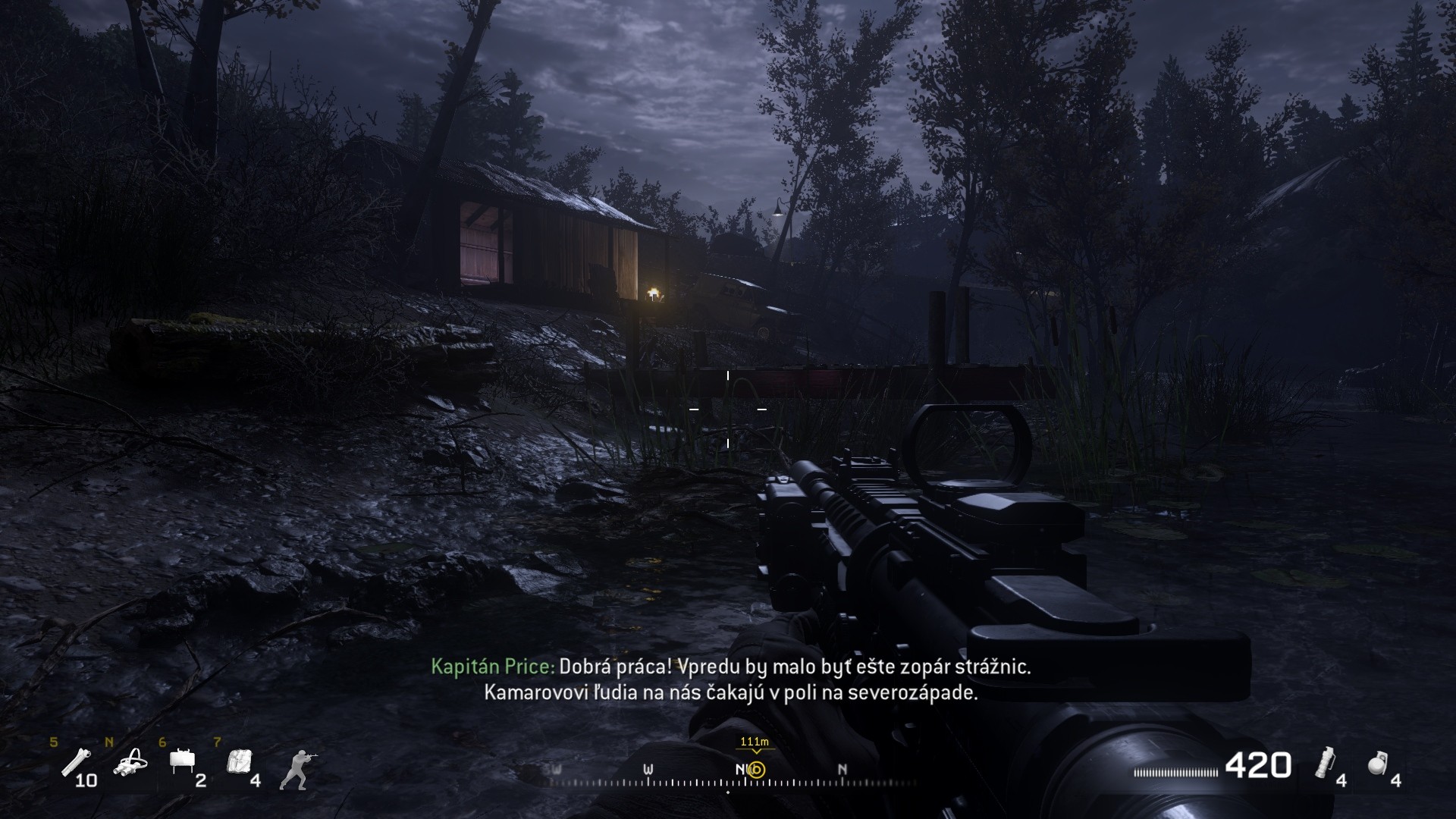Select the grenade launcher attachment icon
Image resolution: width=1456 pixels, height=819 pixels.
(x=75, y=761)
